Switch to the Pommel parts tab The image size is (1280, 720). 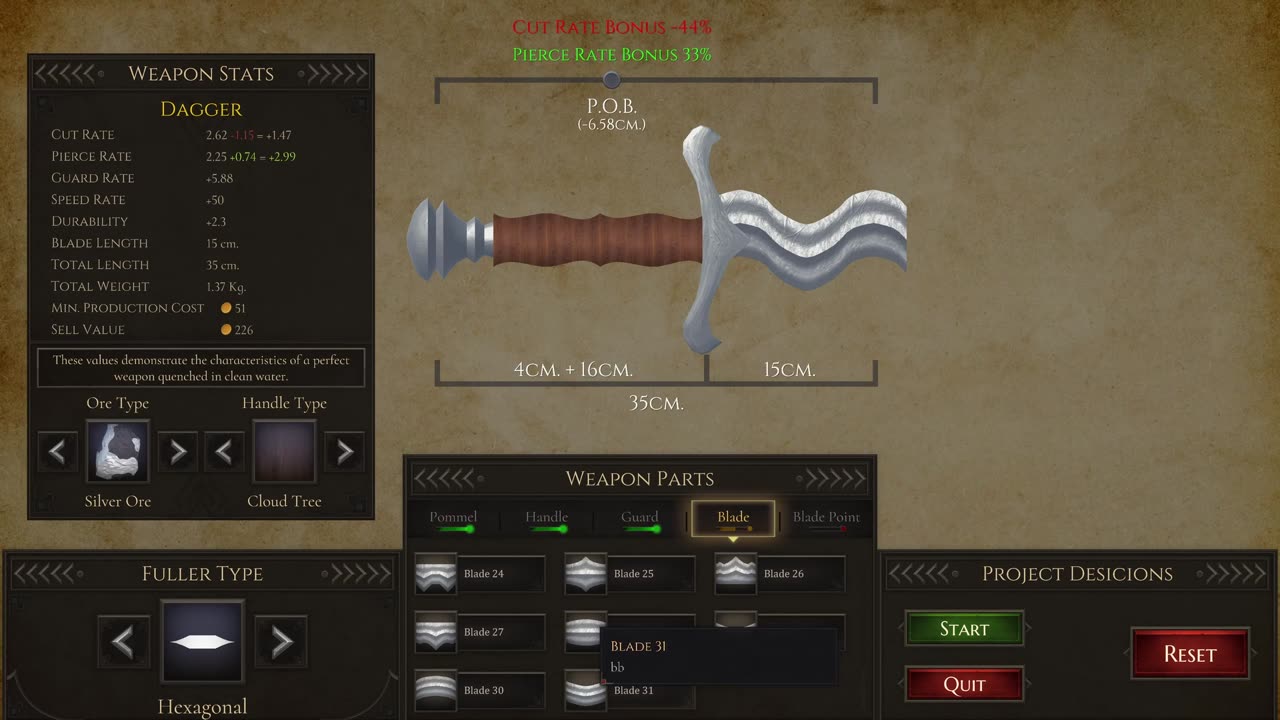[453, 518]
